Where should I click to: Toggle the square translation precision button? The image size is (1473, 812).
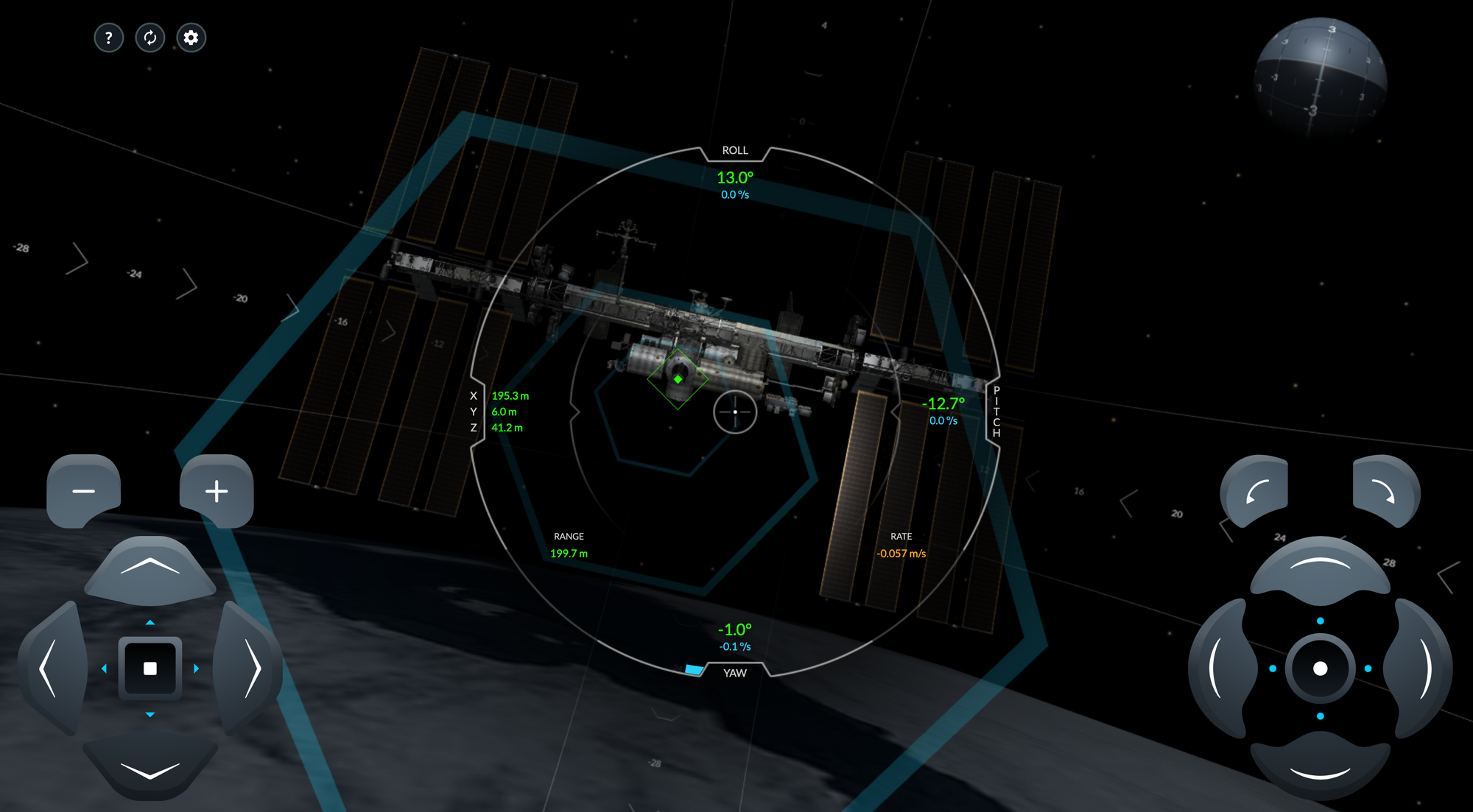click(150, 668)
